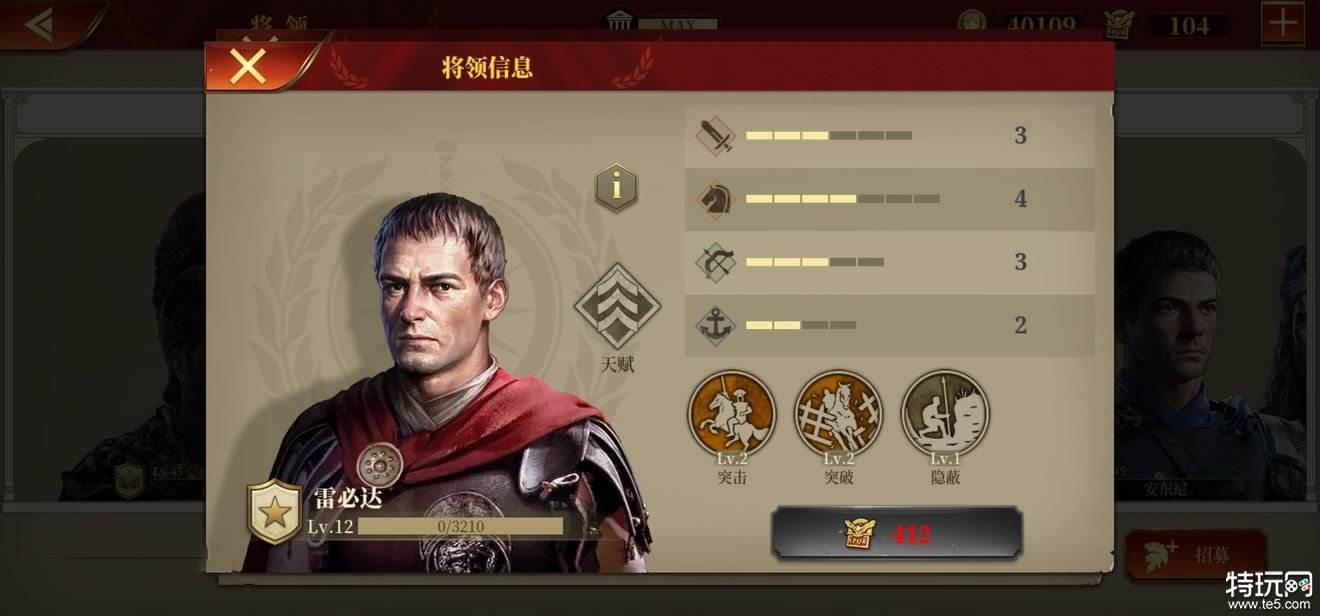1320x616 pixels.
Task: Select the archery bow stat row
Action: [888, 262]
